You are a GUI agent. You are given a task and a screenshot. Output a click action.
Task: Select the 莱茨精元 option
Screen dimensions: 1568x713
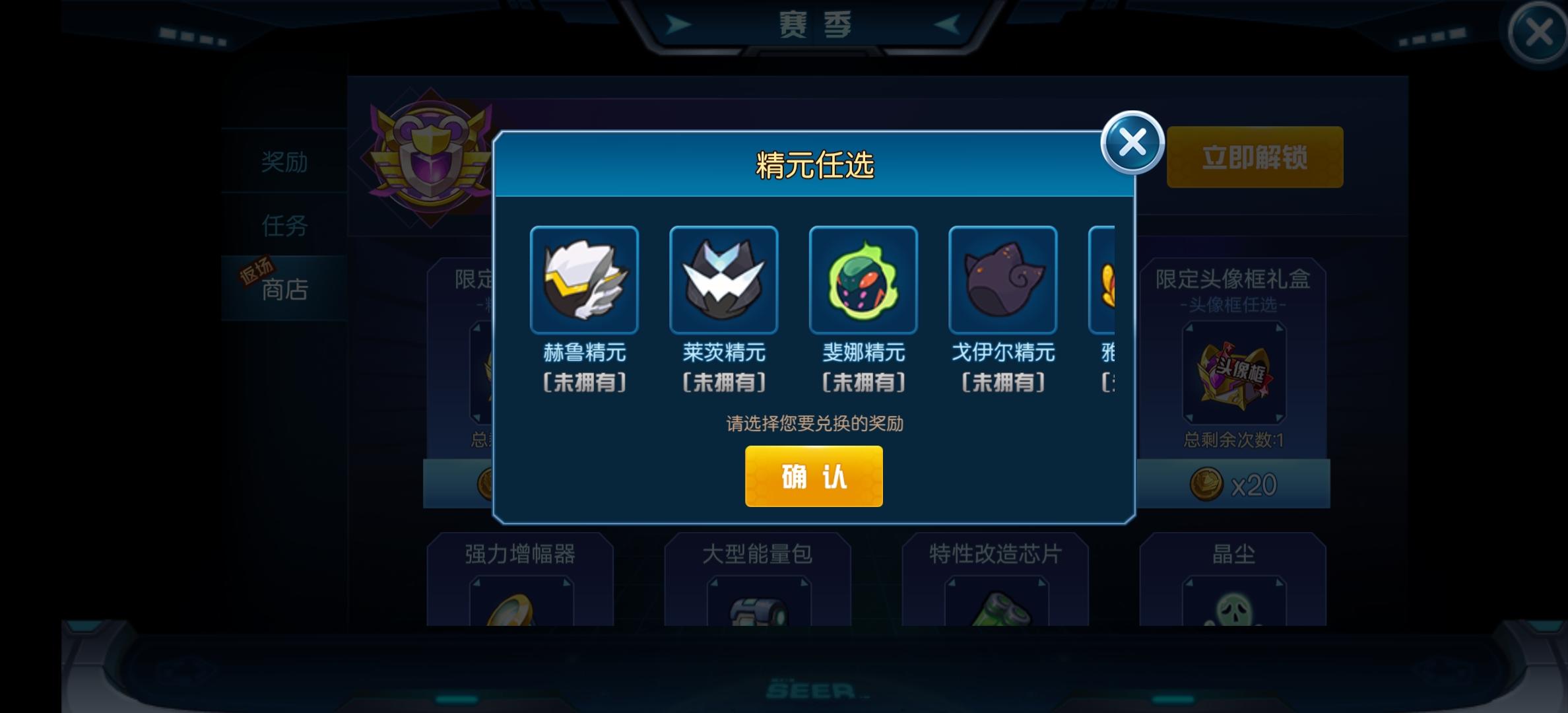[x=724, y=280]
